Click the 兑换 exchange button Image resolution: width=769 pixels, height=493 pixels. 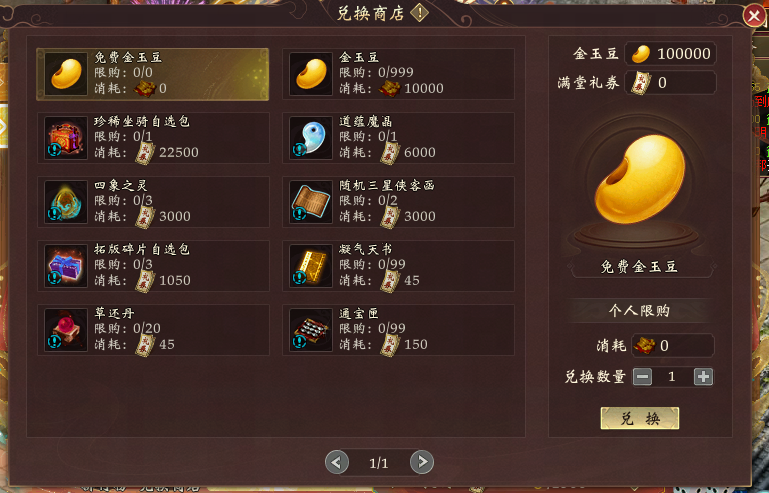(639, 418)
